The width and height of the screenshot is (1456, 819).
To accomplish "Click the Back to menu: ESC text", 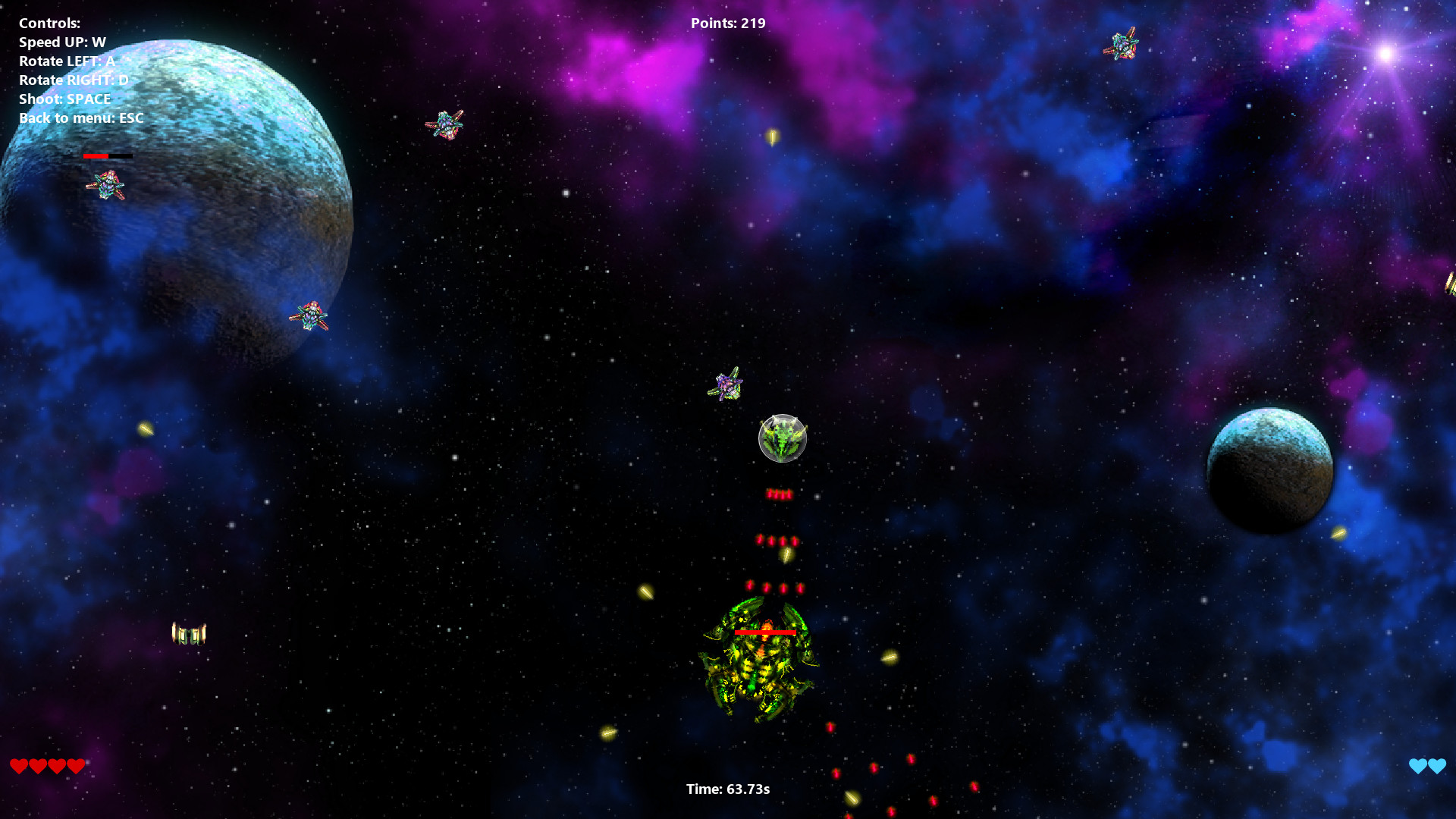I will pos(80,118).
